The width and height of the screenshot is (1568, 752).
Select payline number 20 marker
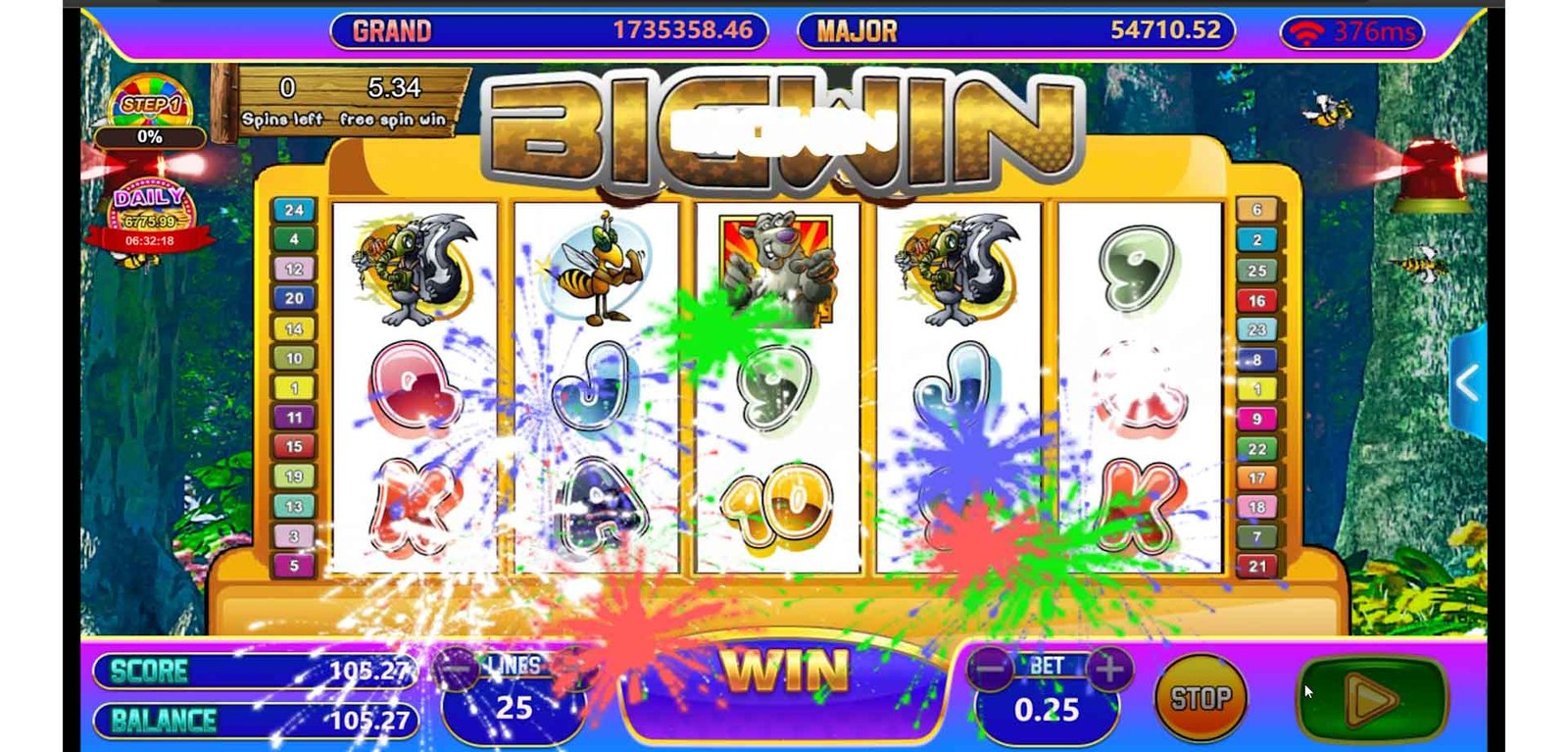click(294, 298)
